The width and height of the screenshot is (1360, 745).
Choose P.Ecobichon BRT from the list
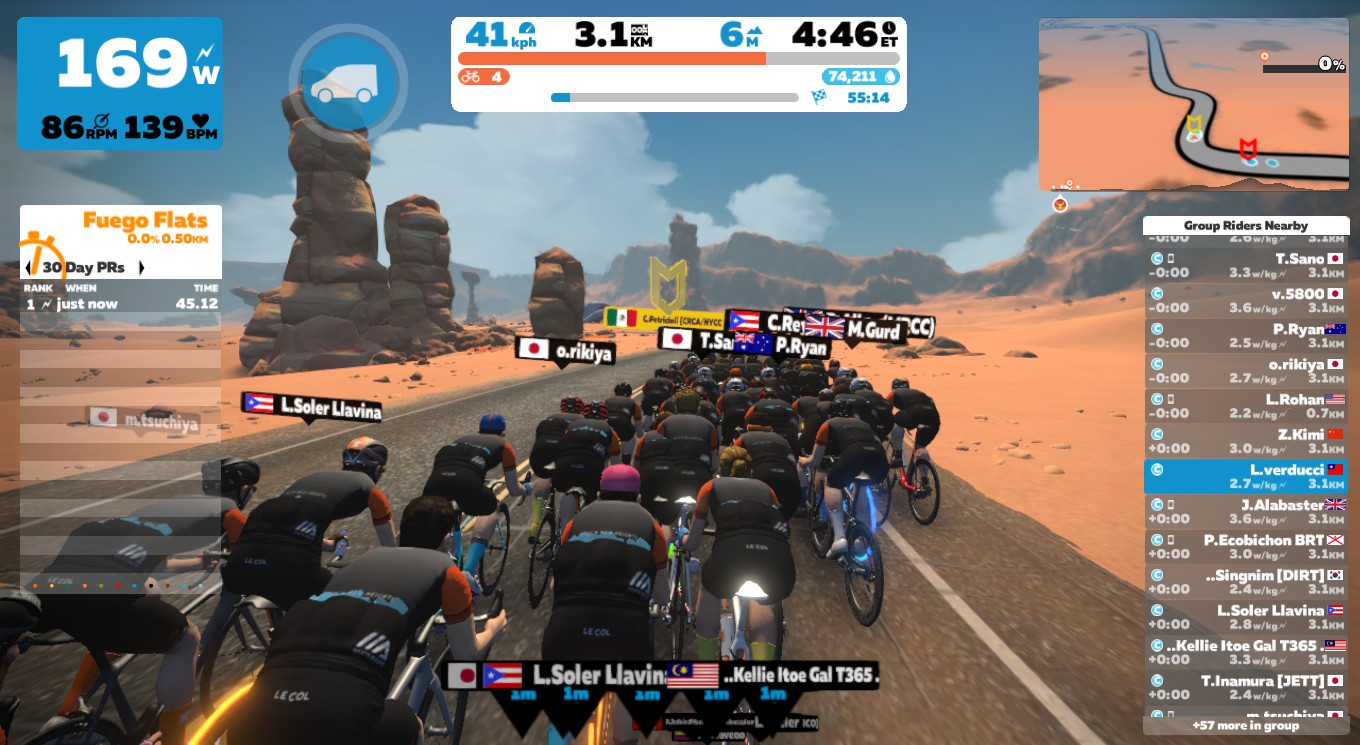coord(1246,547)
